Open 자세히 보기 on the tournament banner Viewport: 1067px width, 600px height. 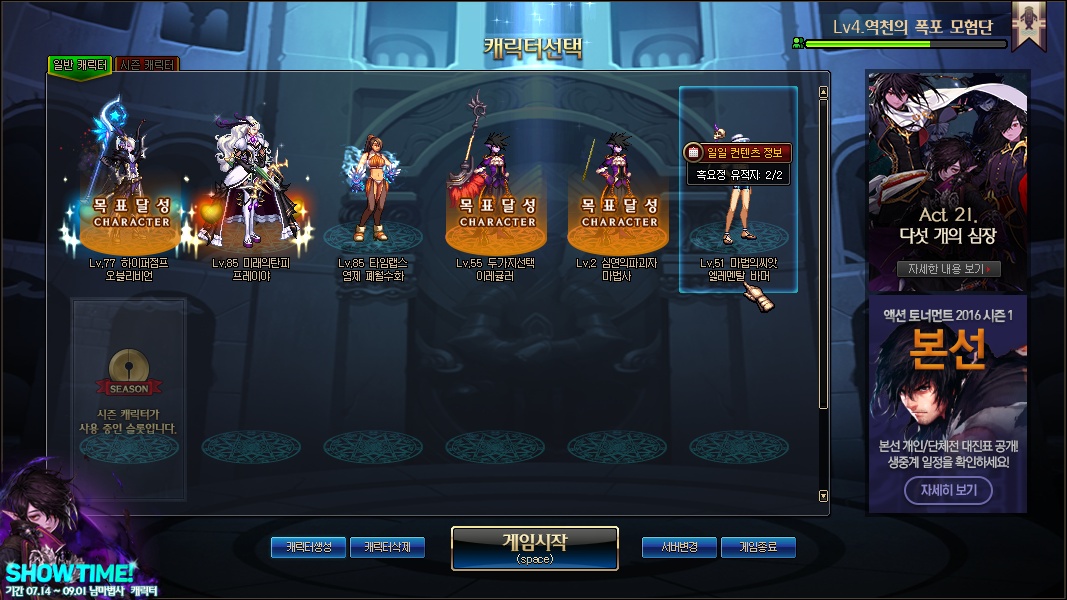click(948, 491)
